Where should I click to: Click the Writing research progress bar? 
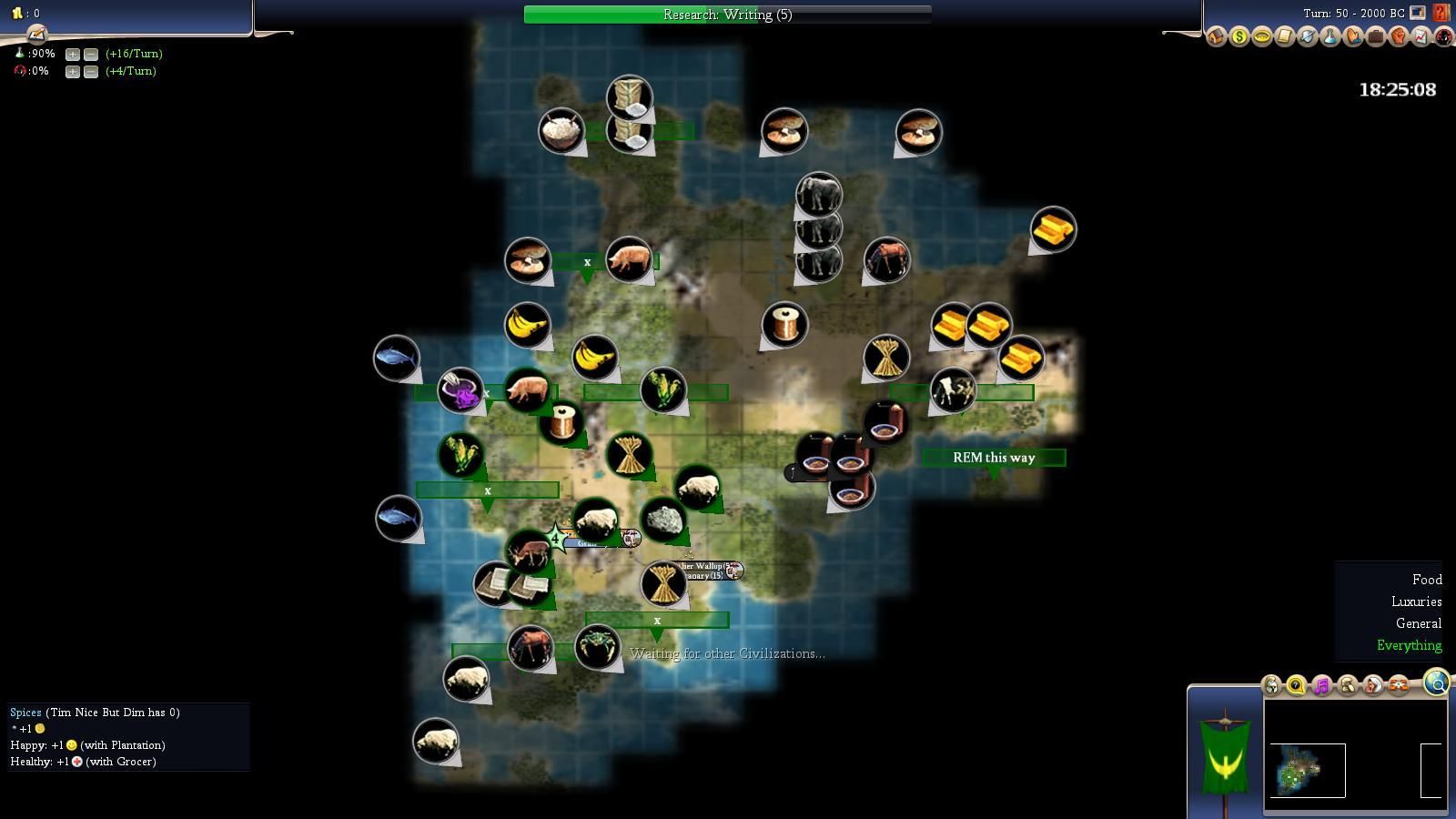click(727, 15)
